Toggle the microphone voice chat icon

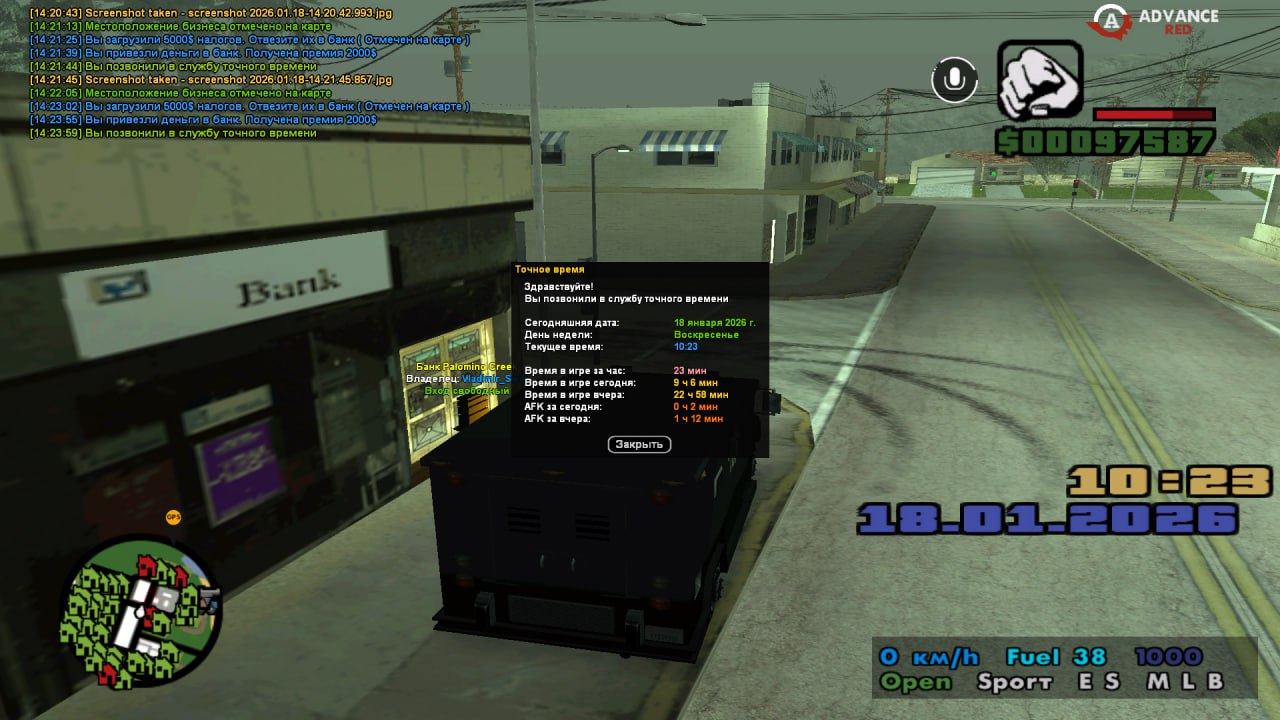[954, 80]
